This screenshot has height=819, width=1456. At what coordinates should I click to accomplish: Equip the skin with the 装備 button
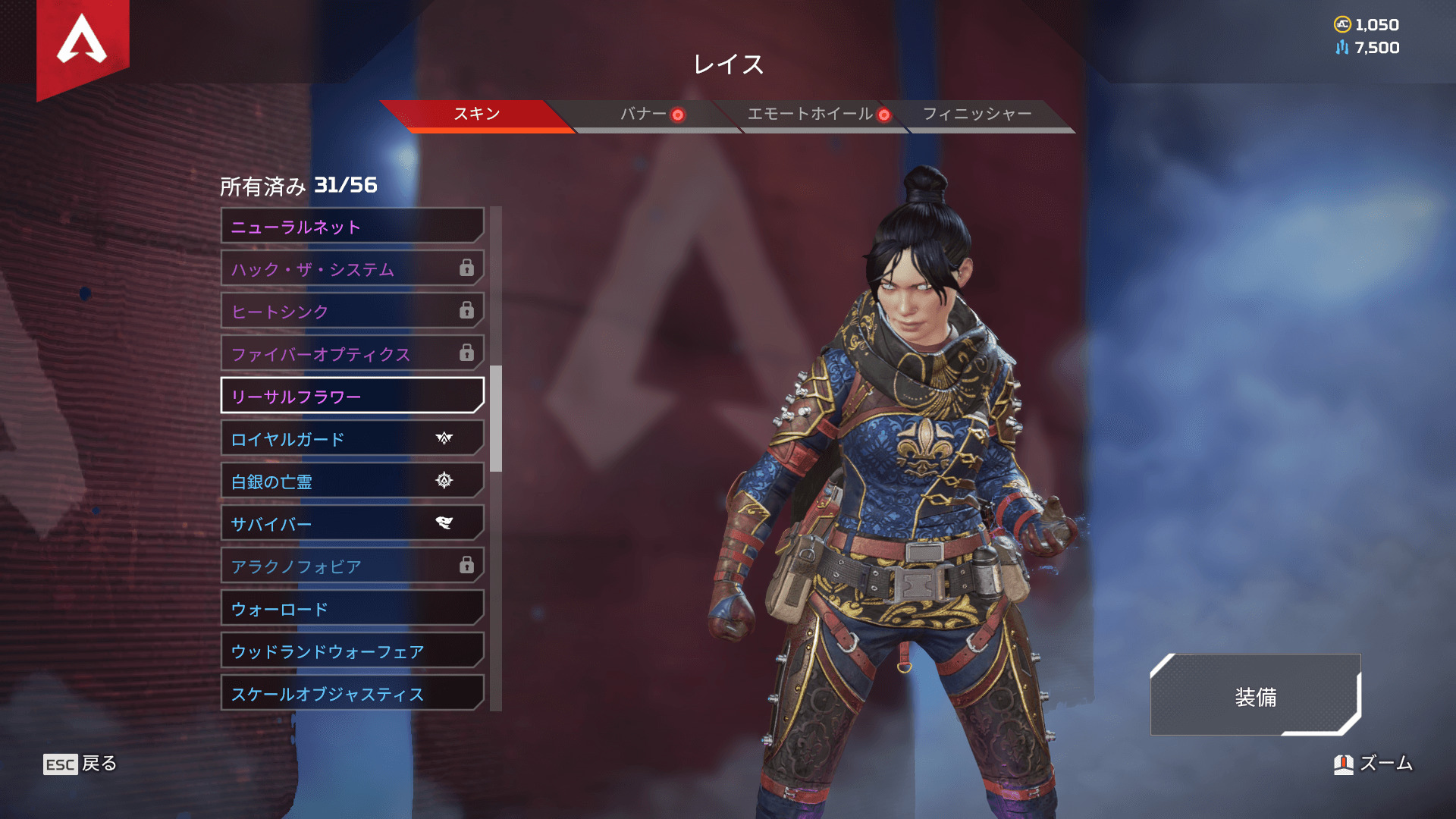point(1255,695)
